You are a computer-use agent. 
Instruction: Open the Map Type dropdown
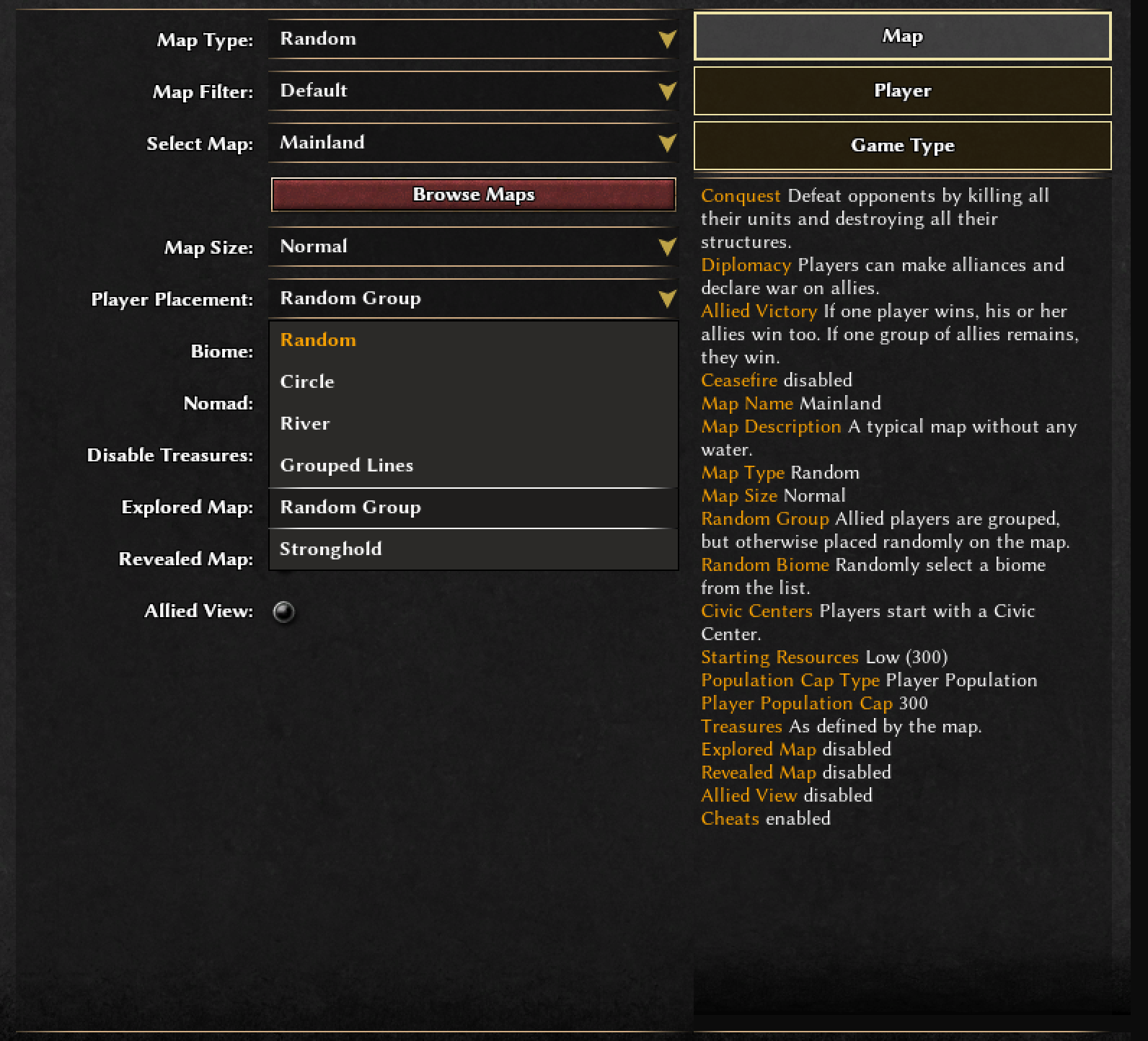click(x=472, y=39)
